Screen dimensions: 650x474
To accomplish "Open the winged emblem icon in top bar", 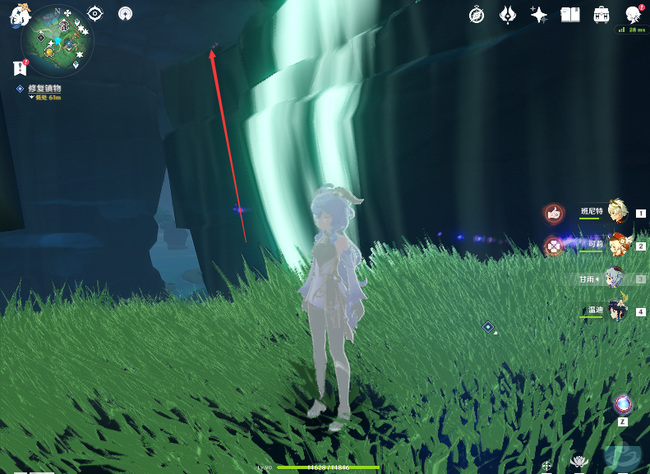I will point(508,14).
